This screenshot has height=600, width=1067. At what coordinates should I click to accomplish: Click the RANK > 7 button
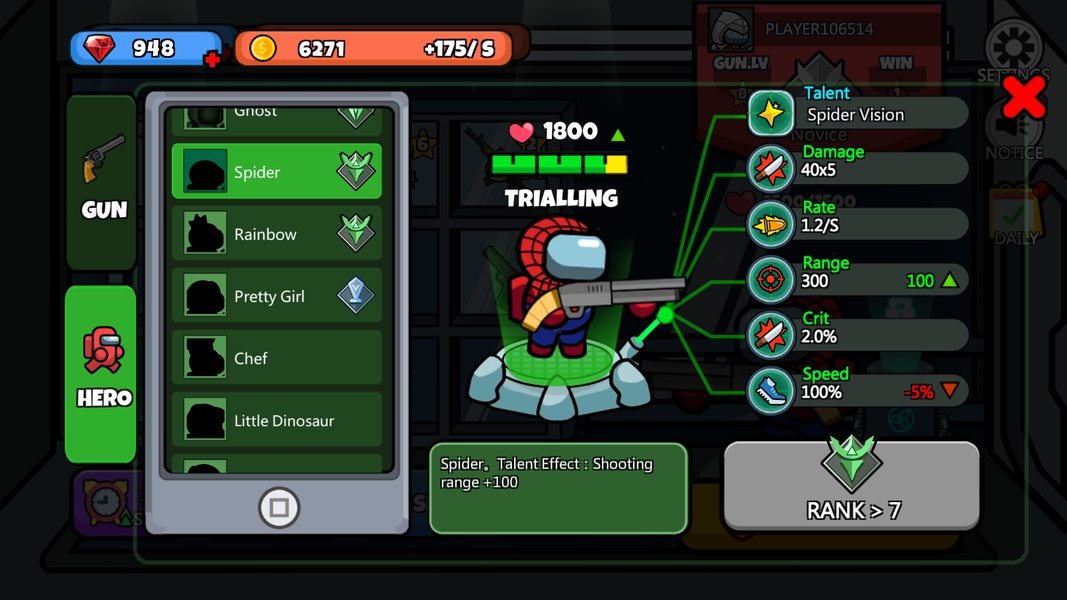coord(851,486)
